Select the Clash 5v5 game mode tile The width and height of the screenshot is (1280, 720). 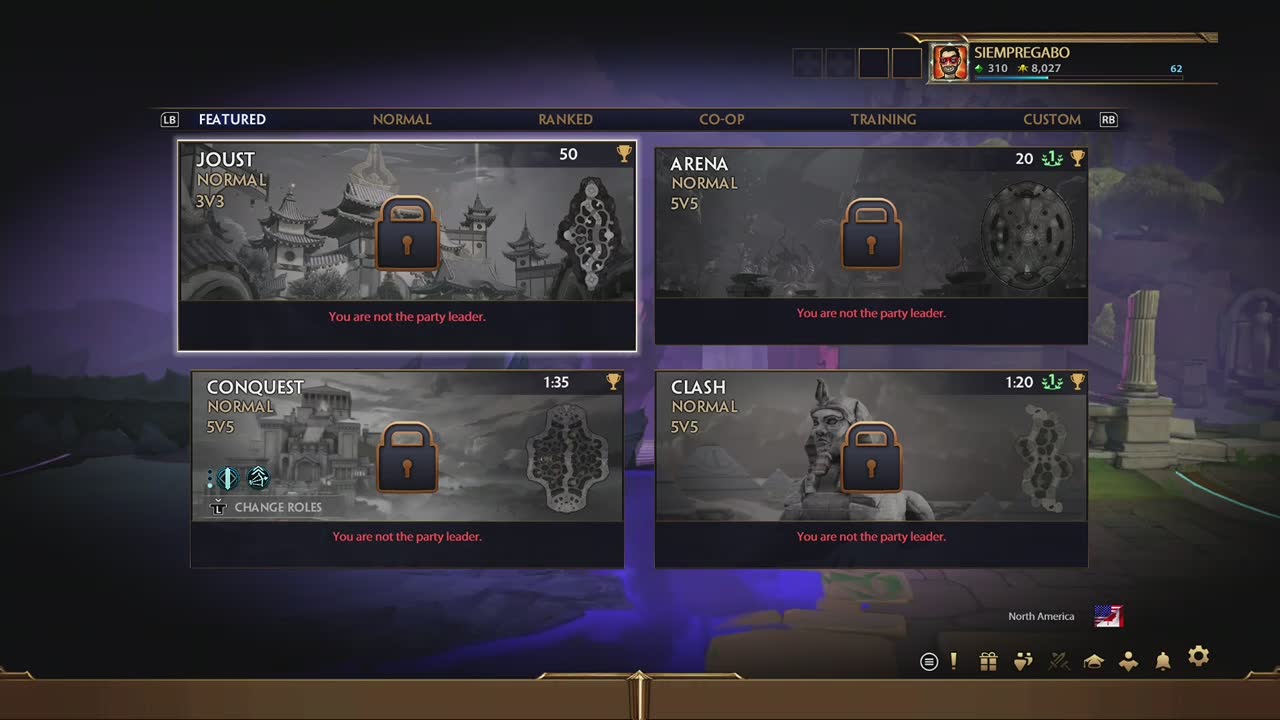pos(871,468)
